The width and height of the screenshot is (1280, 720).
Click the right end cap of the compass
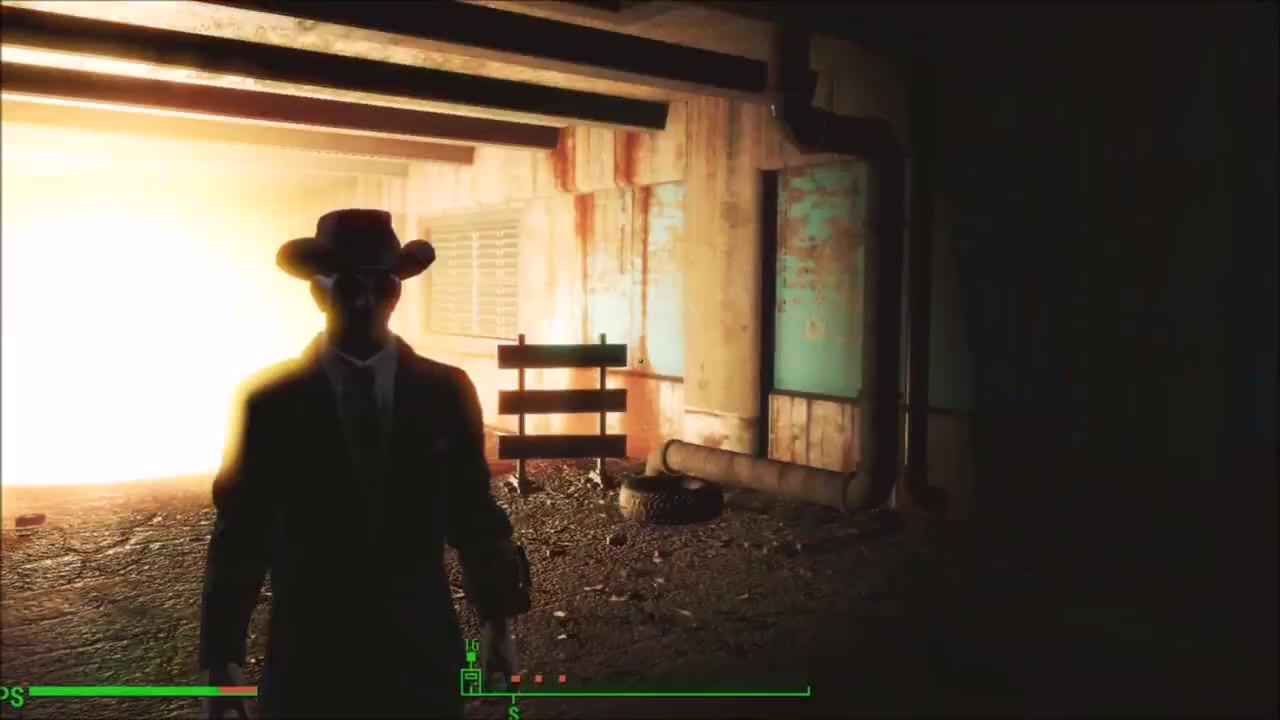[808, 689]
